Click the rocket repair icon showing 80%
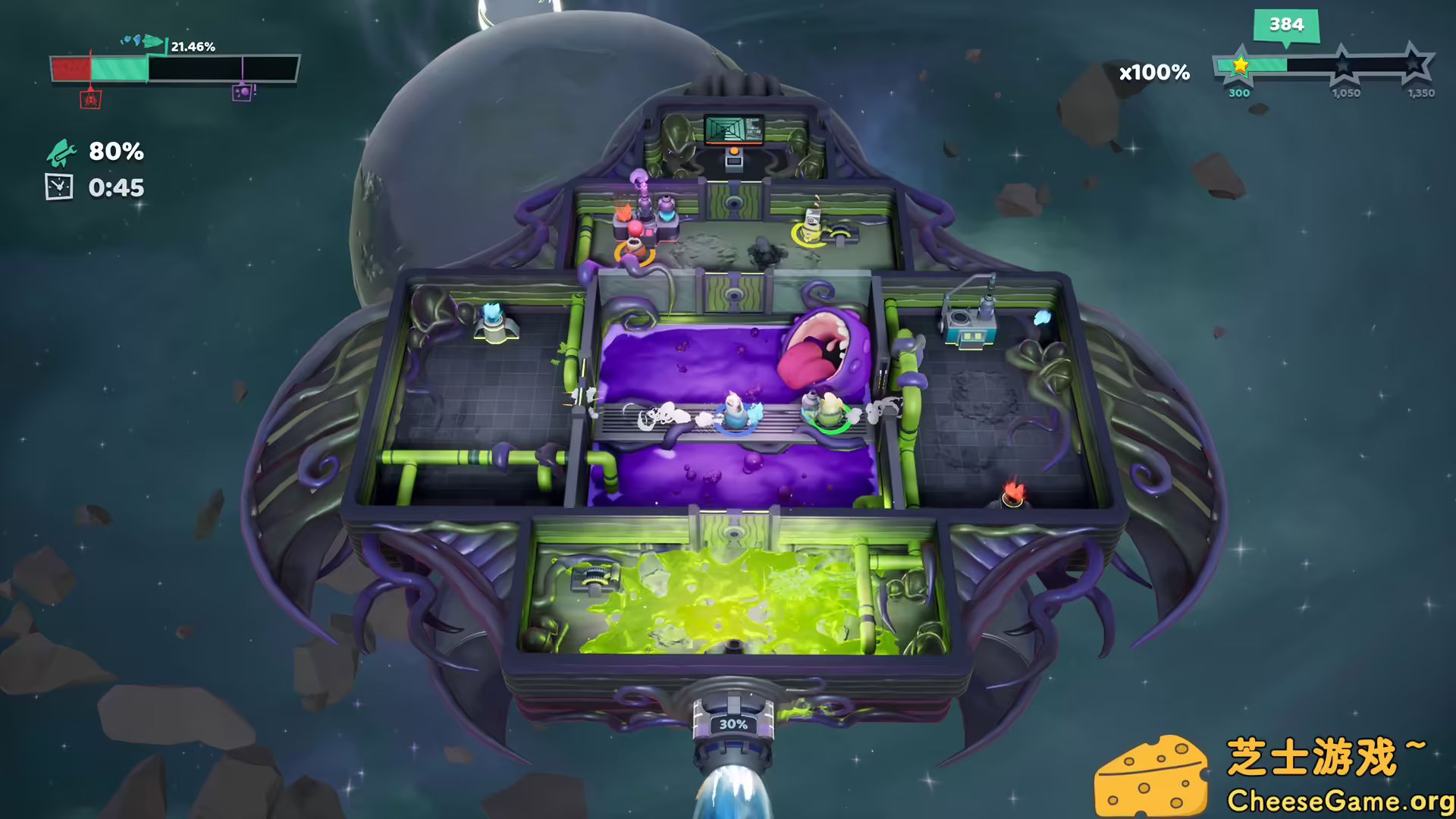Image resolution: width=1456 pixels, height=819 pixels. click(x=61, y=153)
